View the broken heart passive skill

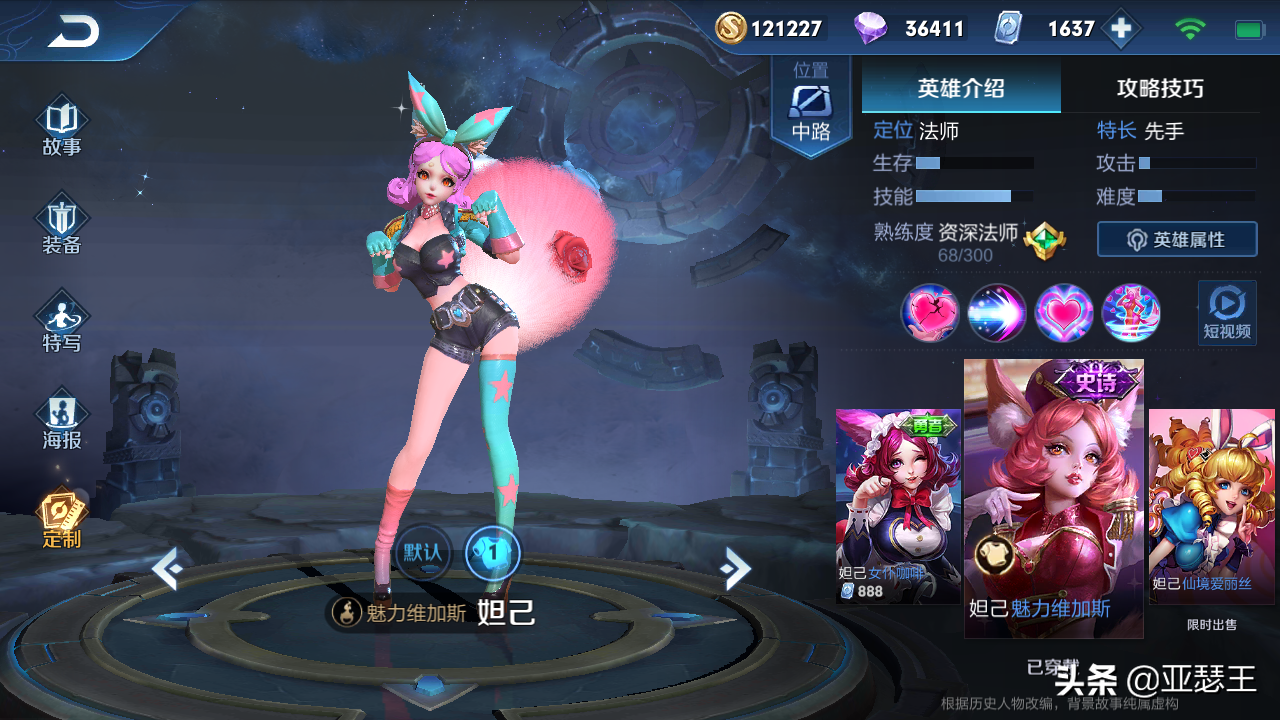click(x=930, y=313)
